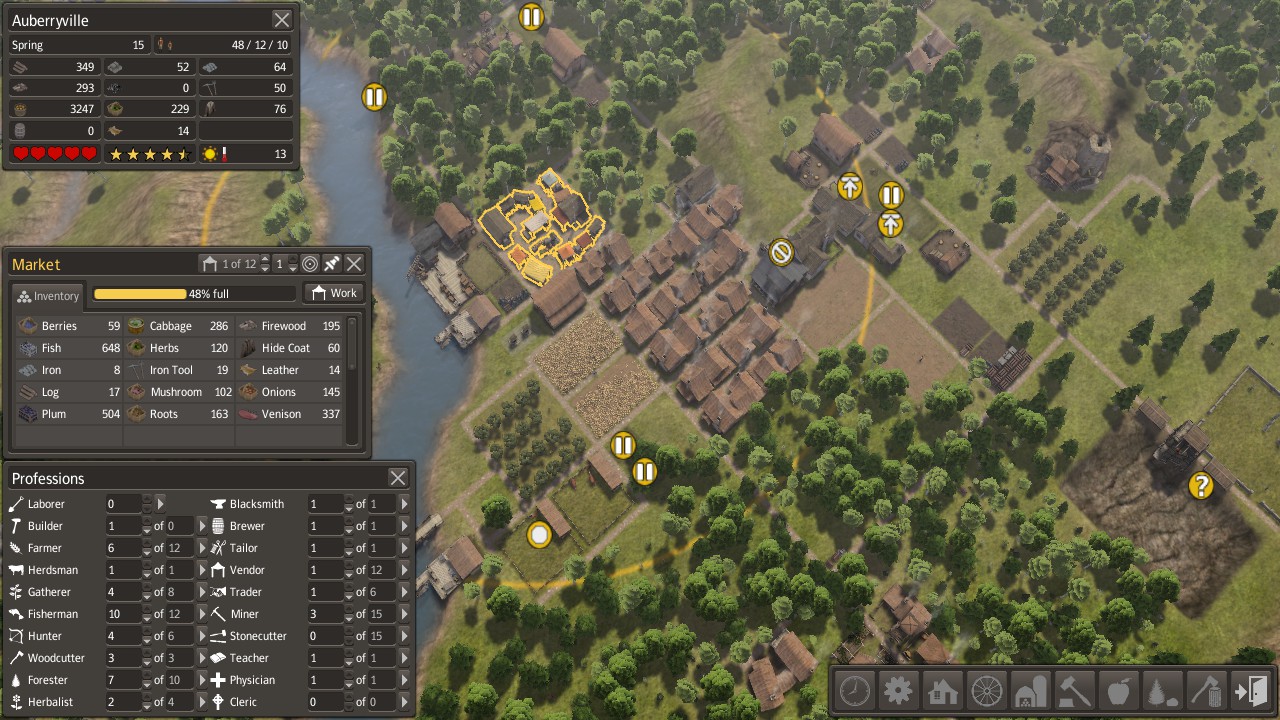Image resolution: width=1280 pixels, height=720 pixels.
Task: Toggle the pin on the Market window
Action: point(331,263)
